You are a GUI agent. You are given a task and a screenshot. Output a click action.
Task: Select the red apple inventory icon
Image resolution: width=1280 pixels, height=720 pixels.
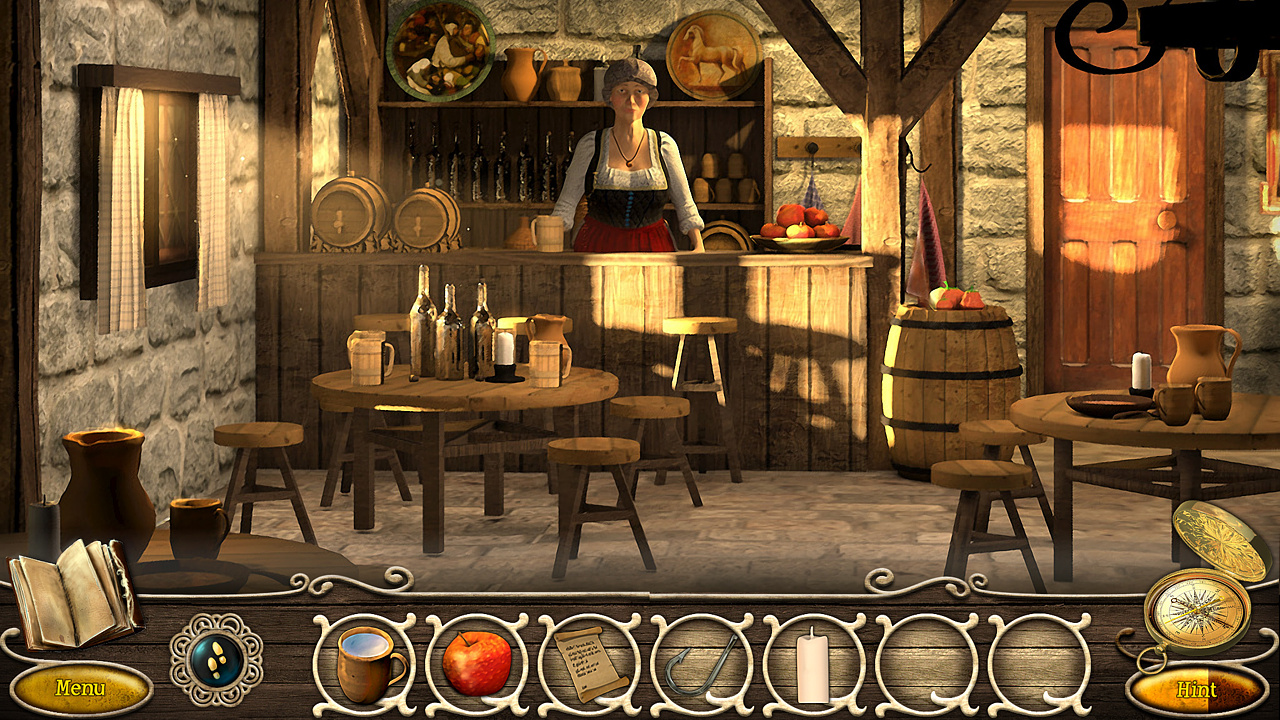click(478, 663)
